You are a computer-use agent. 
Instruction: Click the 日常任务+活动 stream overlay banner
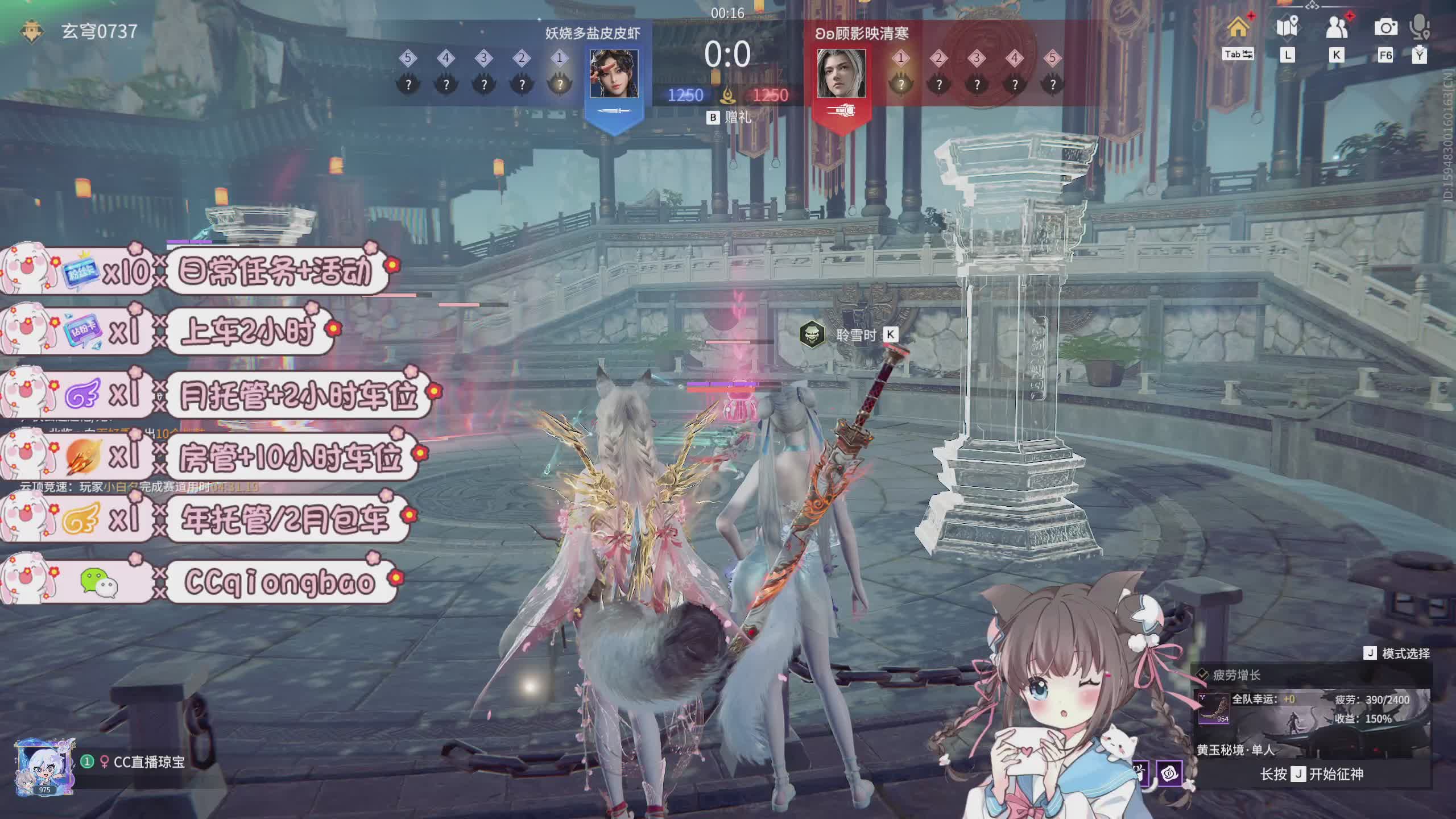[x=275, y=271]
